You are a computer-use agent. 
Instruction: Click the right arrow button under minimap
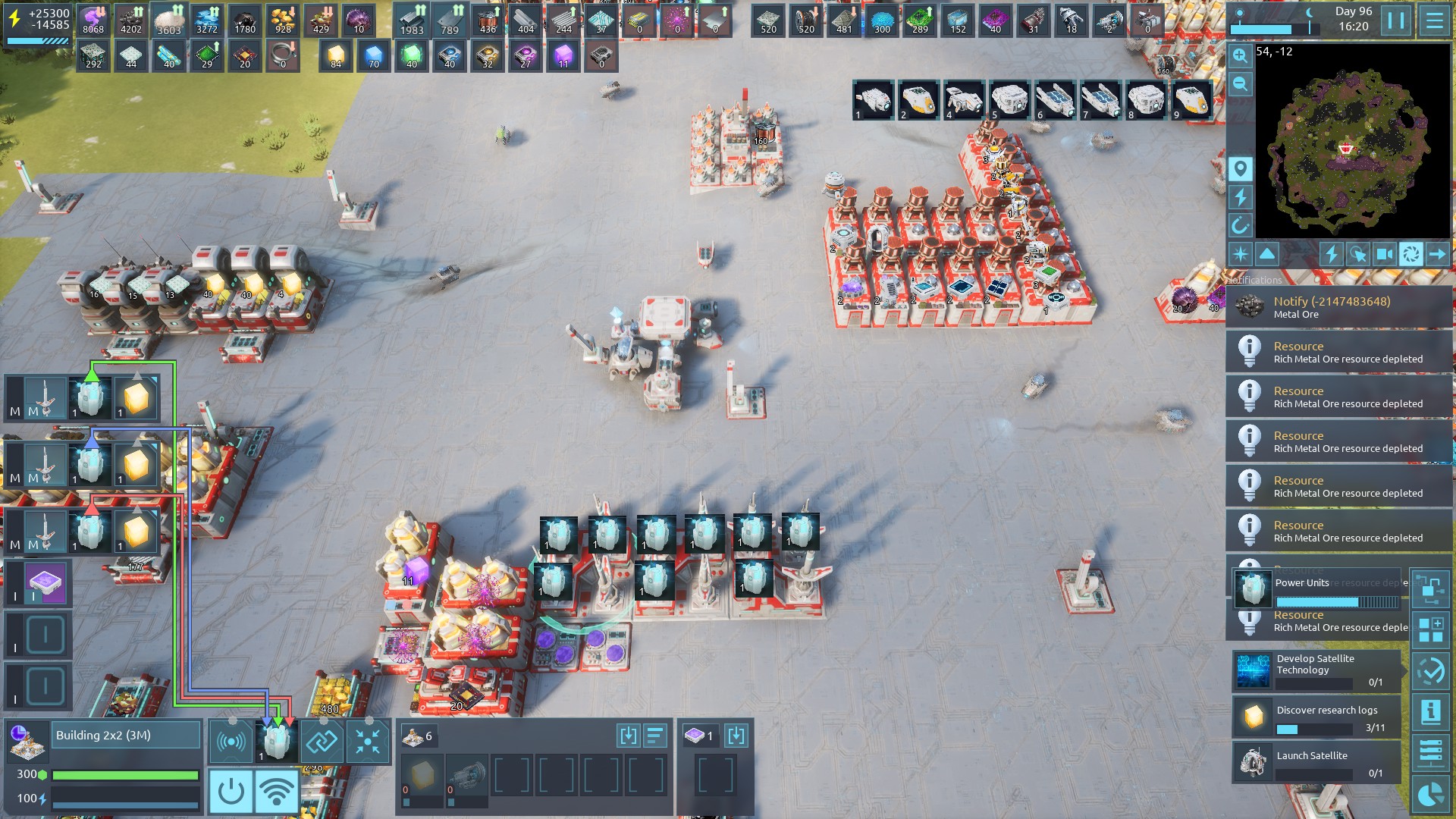[1437, 254]
